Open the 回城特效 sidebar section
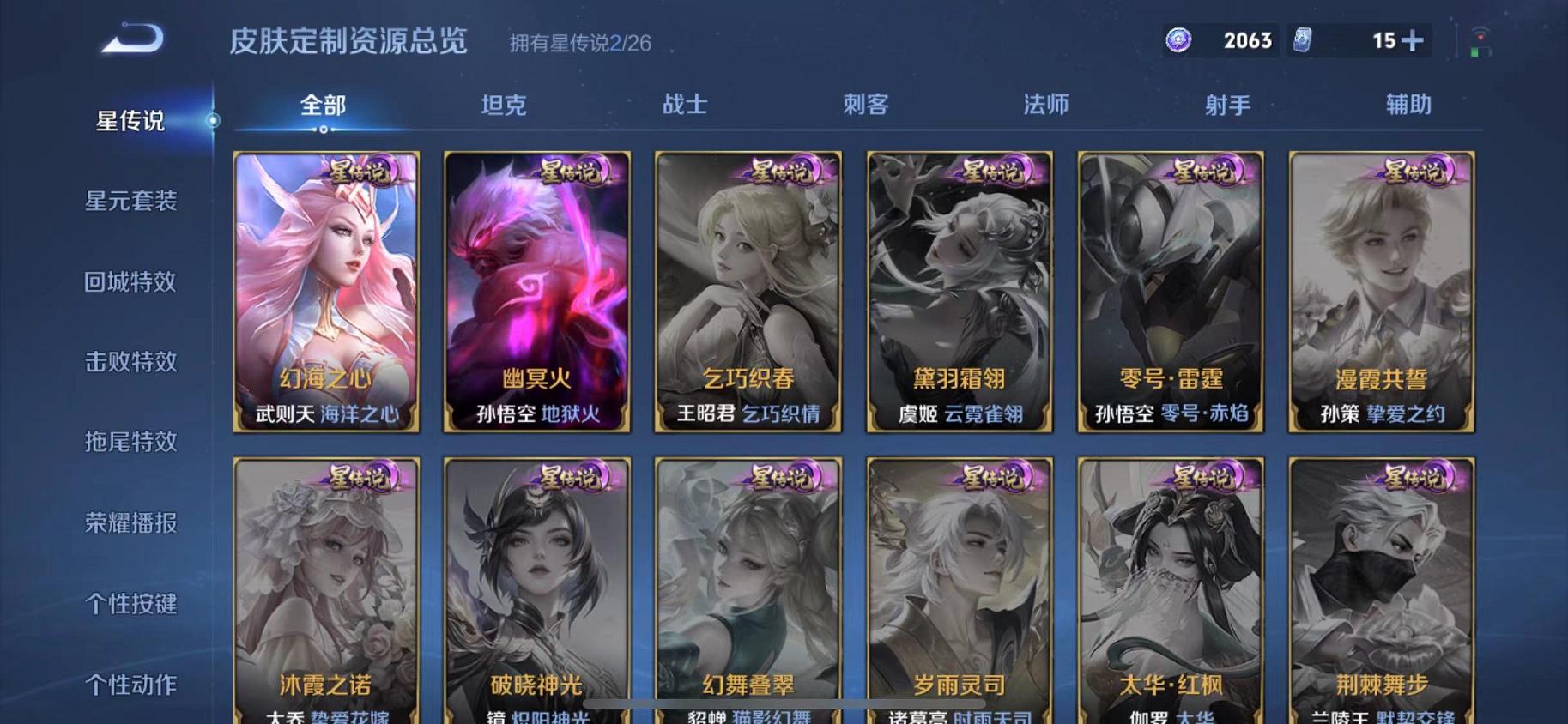The height and width of the screenshot is (724, 1568). (x=132, y=282)
